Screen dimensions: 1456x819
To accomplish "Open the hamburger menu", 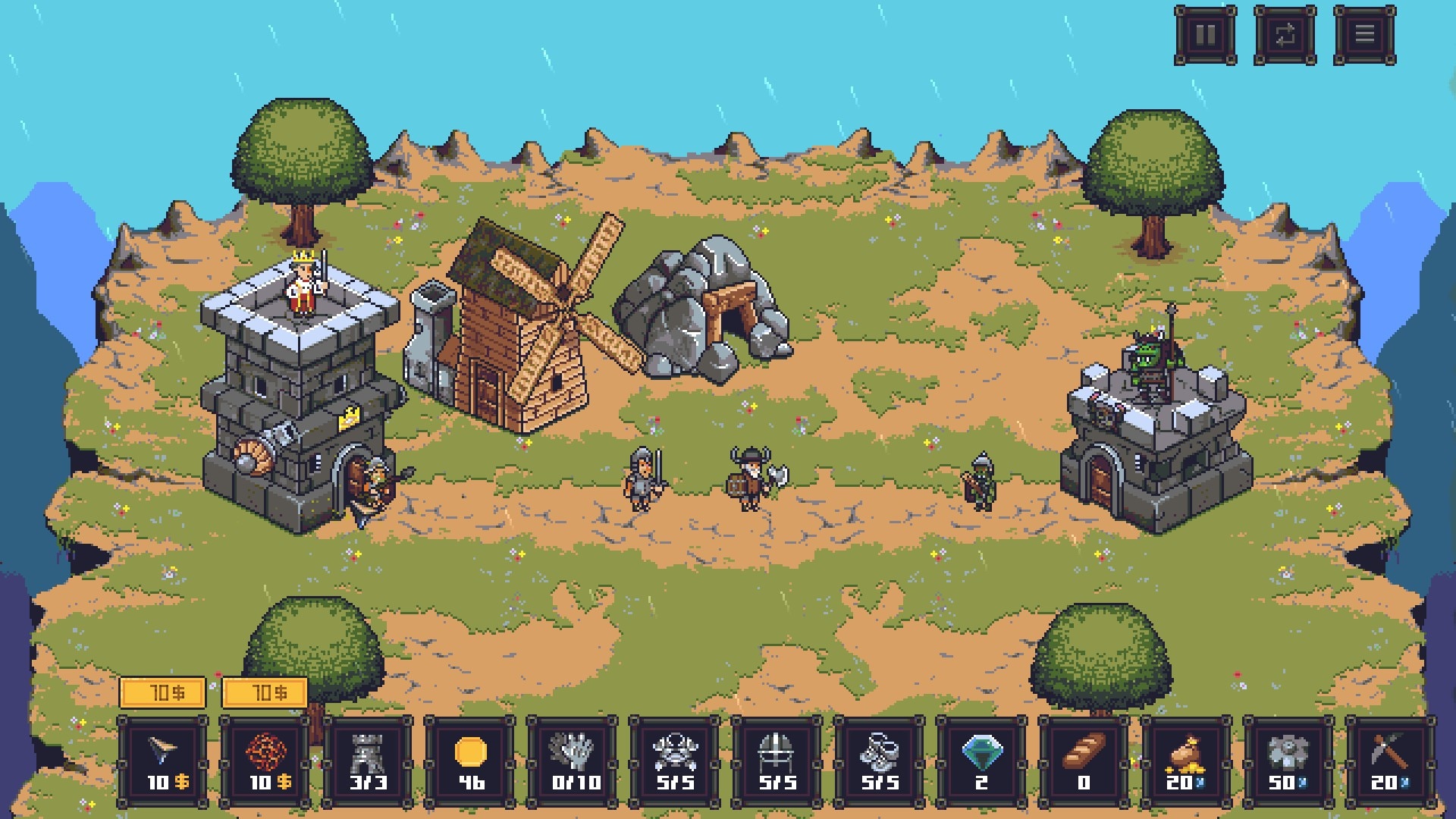I will [x=1364, y=35].
